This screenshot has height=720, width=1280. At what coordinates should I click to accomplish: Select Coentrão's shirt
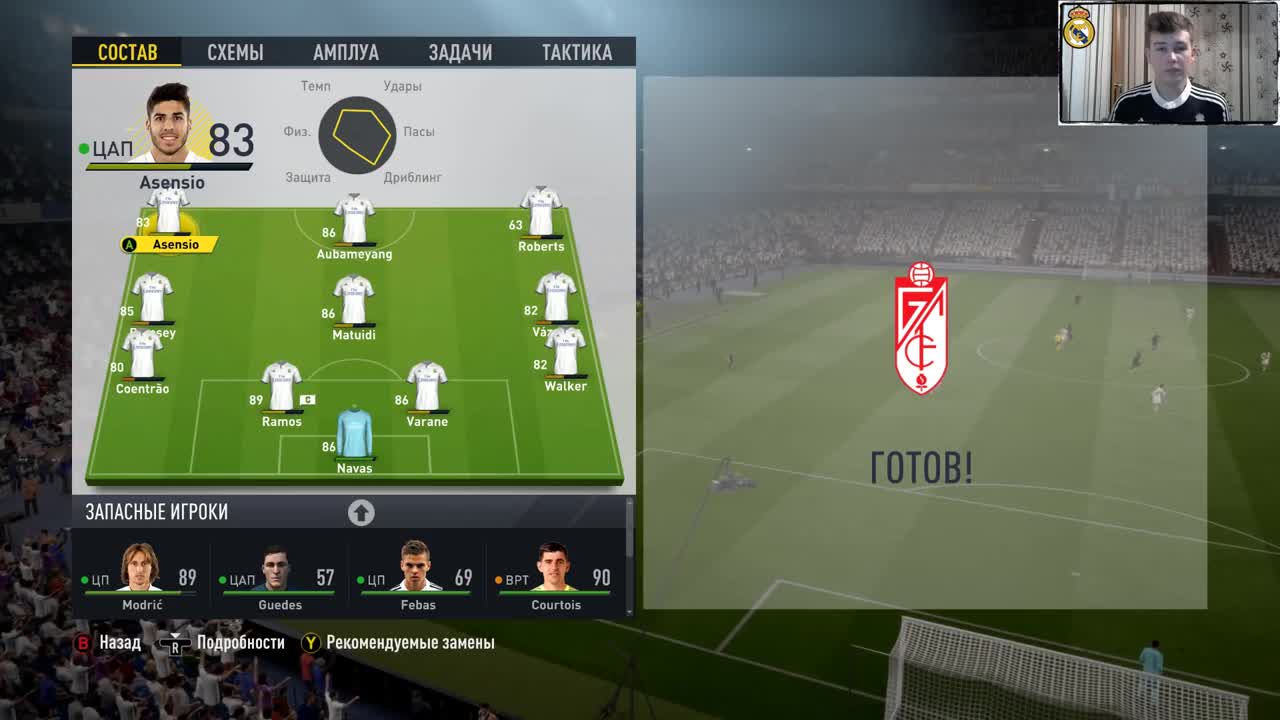pyautogui.click(x=142, y=355)
